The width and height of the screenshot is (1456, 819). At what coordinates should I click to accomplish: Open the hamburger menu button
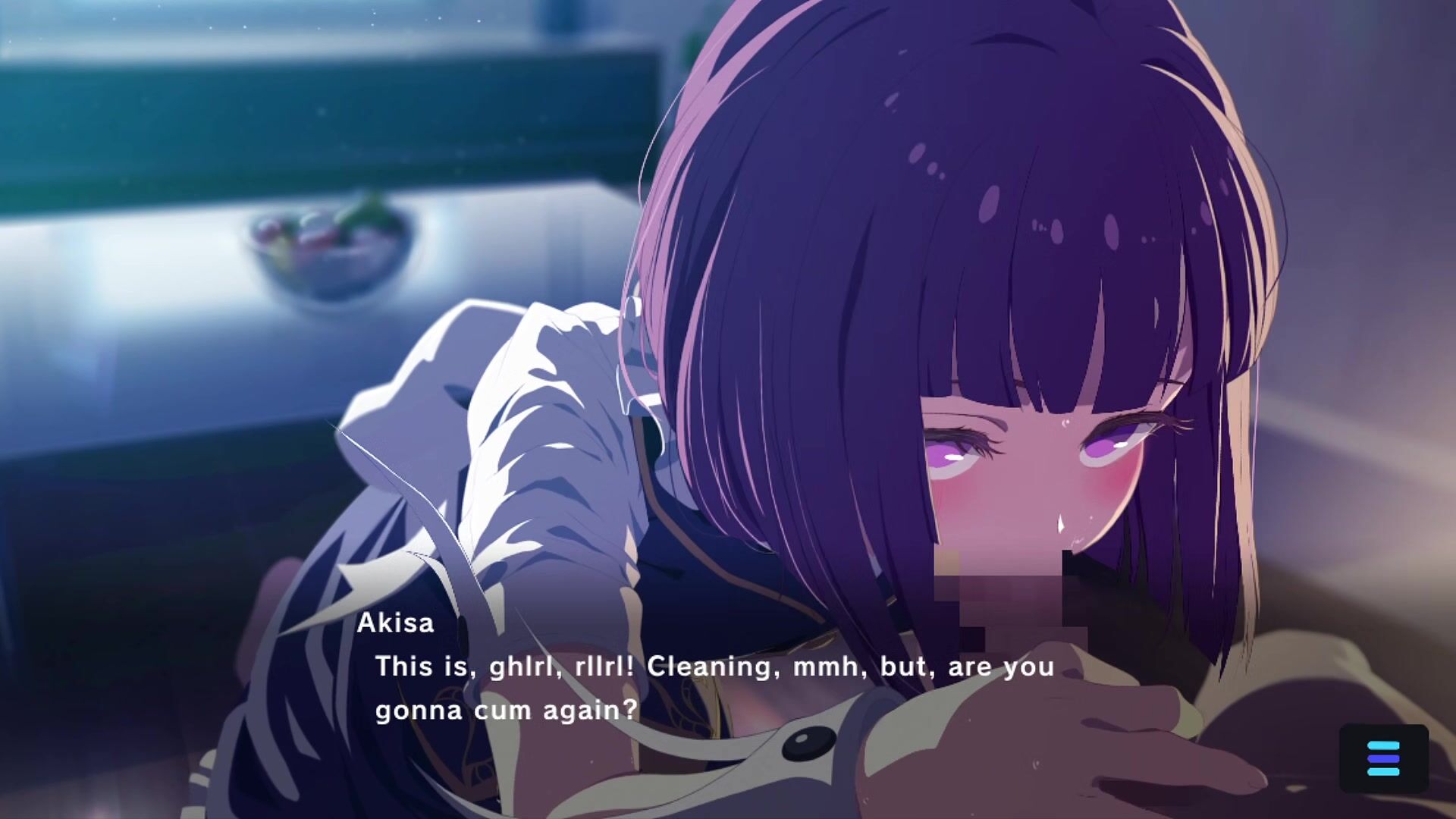coord(1383,759)
